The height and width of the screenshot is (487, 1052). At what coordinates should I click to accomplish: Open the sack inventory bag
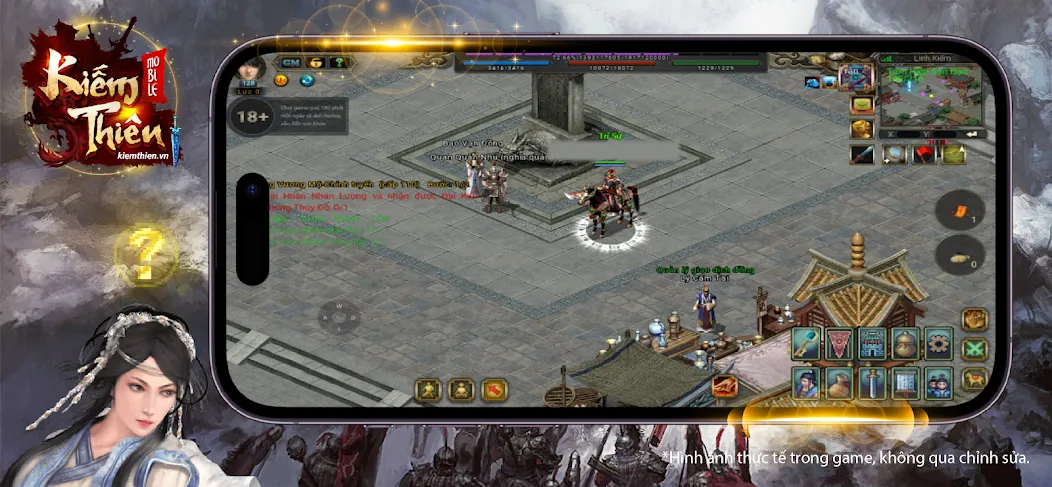coord(839,383)
